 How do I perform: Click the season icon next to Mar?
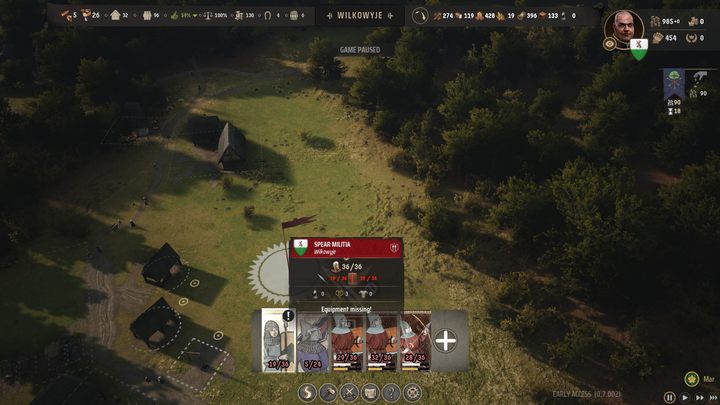(691, 379)
